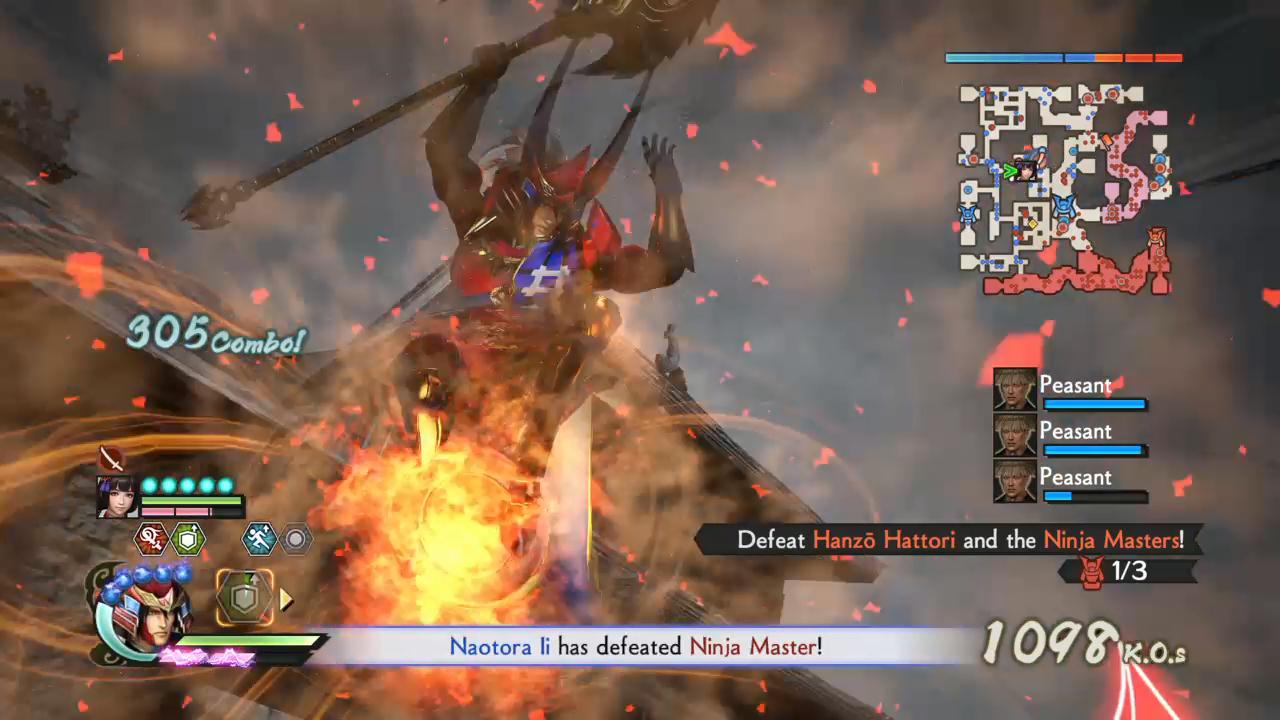This screenshot has height=720, width=1280.
Task: Select the crossed-out sword icon above portrait
Action: [x=112, y=459]
